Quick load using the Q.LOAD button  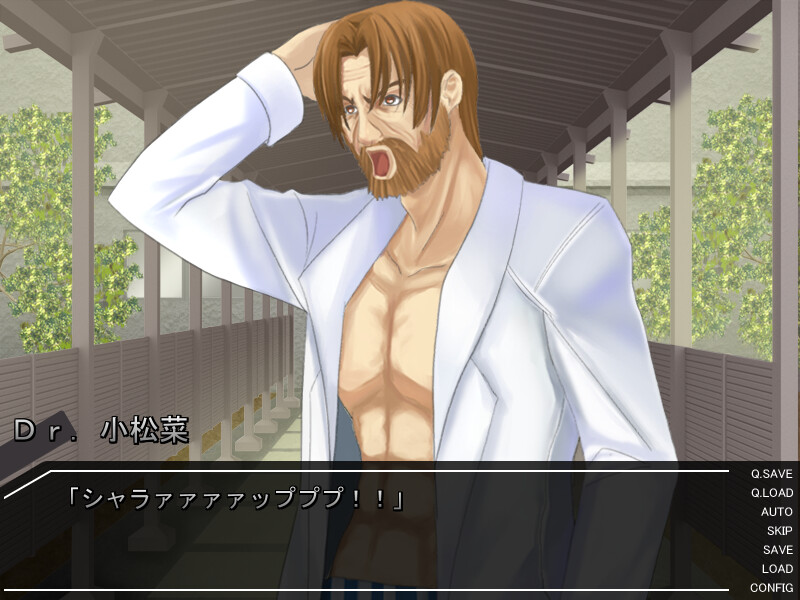point(771,493)
